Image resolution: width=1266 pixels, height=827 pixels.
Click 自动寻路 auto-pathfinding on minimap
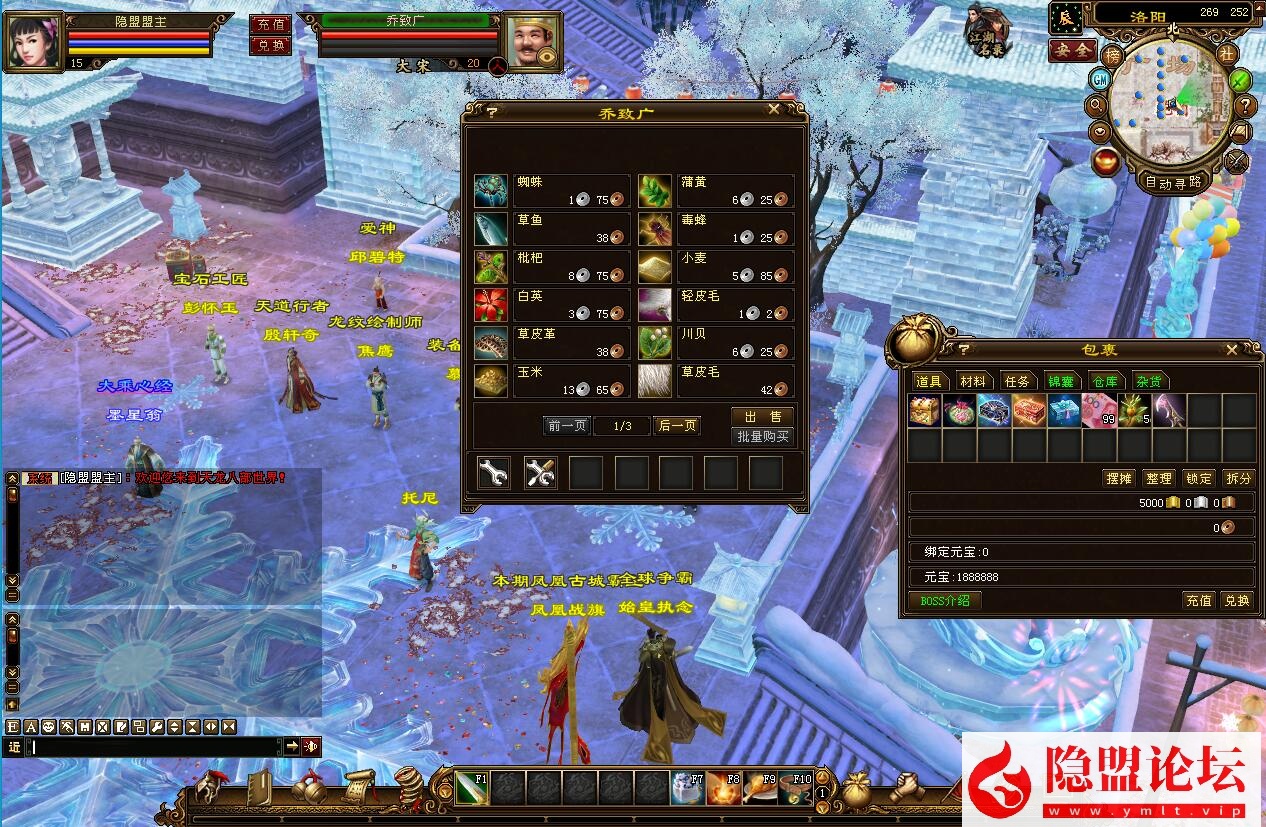[x=1174, y=183]
